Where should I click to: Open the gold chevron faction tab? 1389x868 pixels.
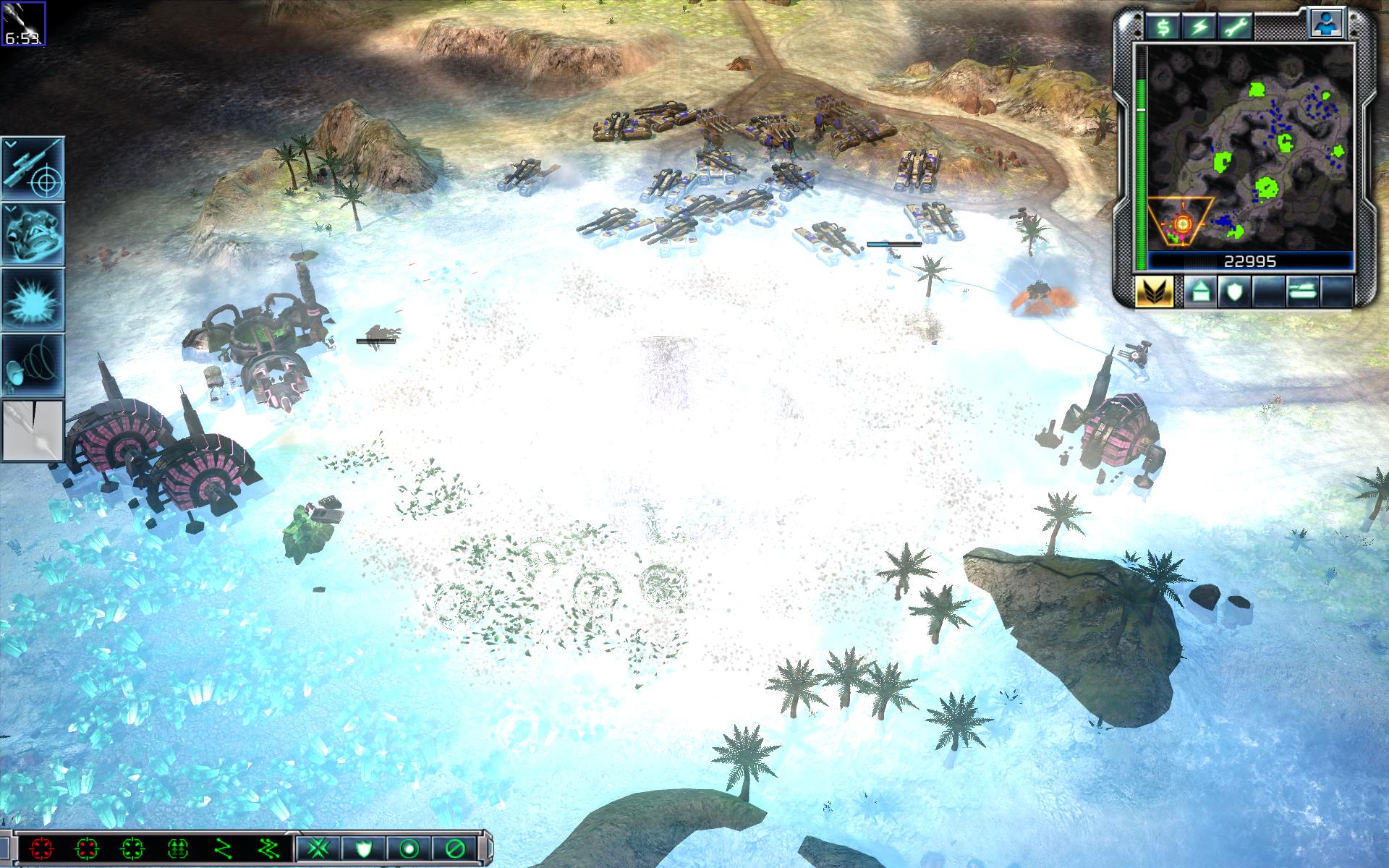click(1153, 291)
